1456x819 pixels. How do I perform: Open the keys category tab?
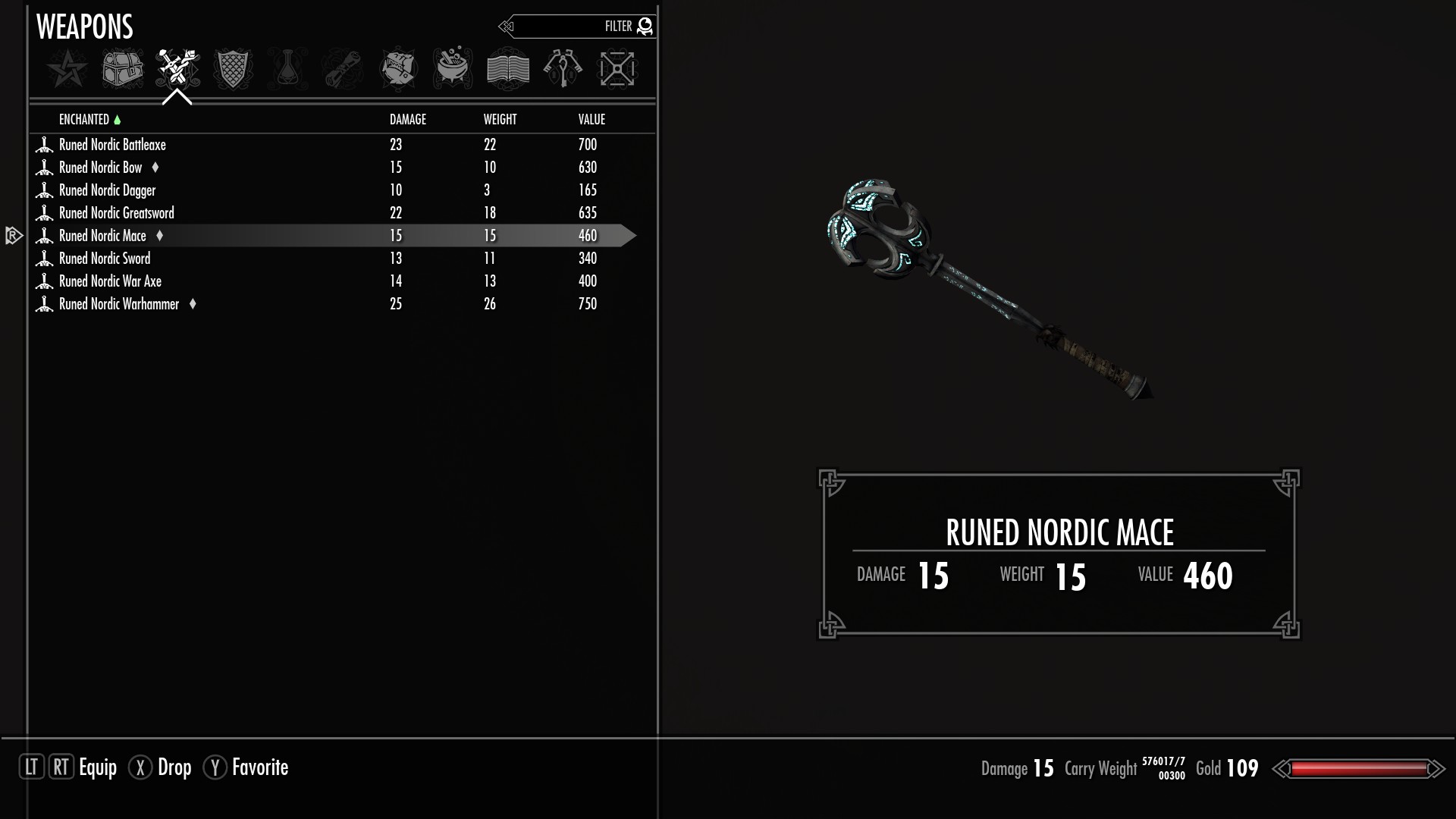tap(563, 69)
